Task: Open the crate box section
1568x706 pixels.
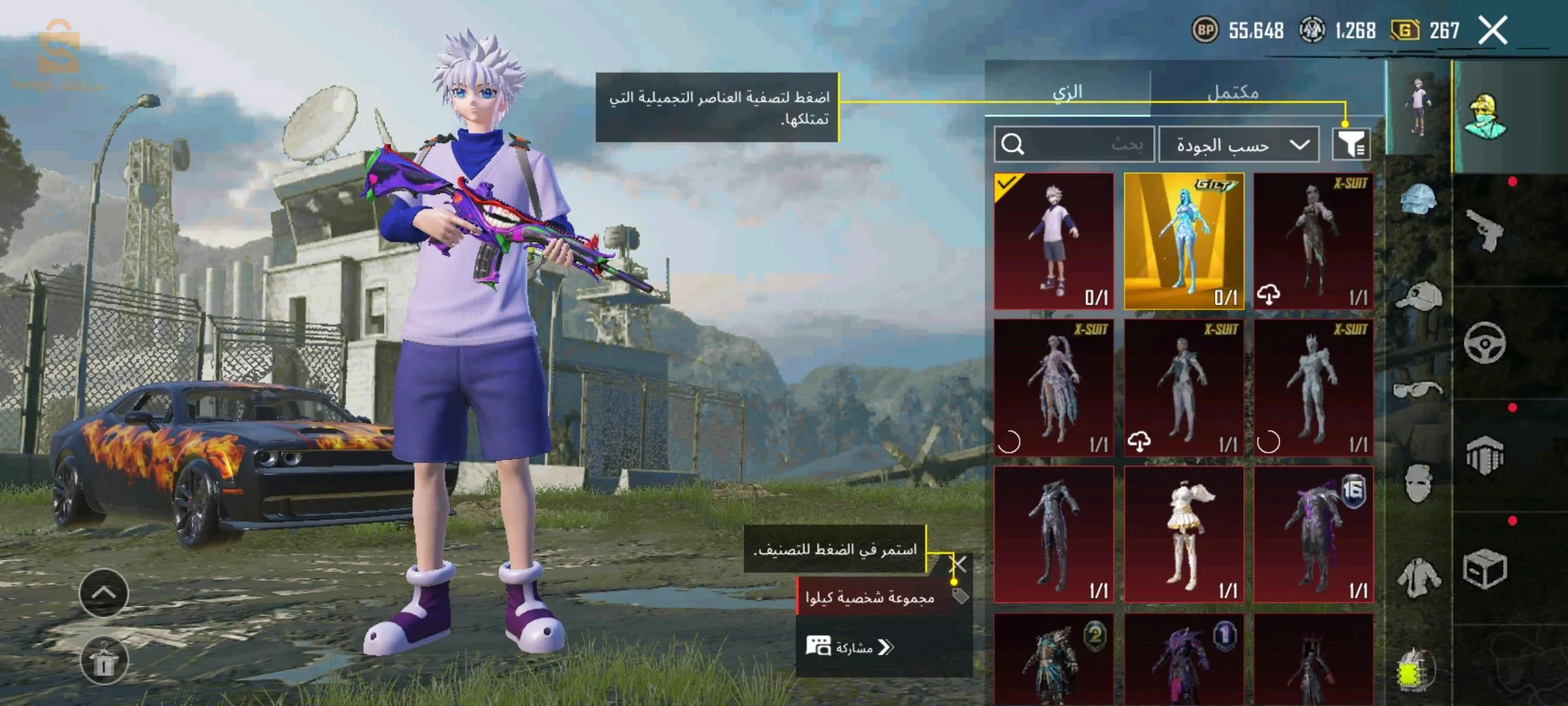Action: pyautogui.click(x=1484, y=569)
